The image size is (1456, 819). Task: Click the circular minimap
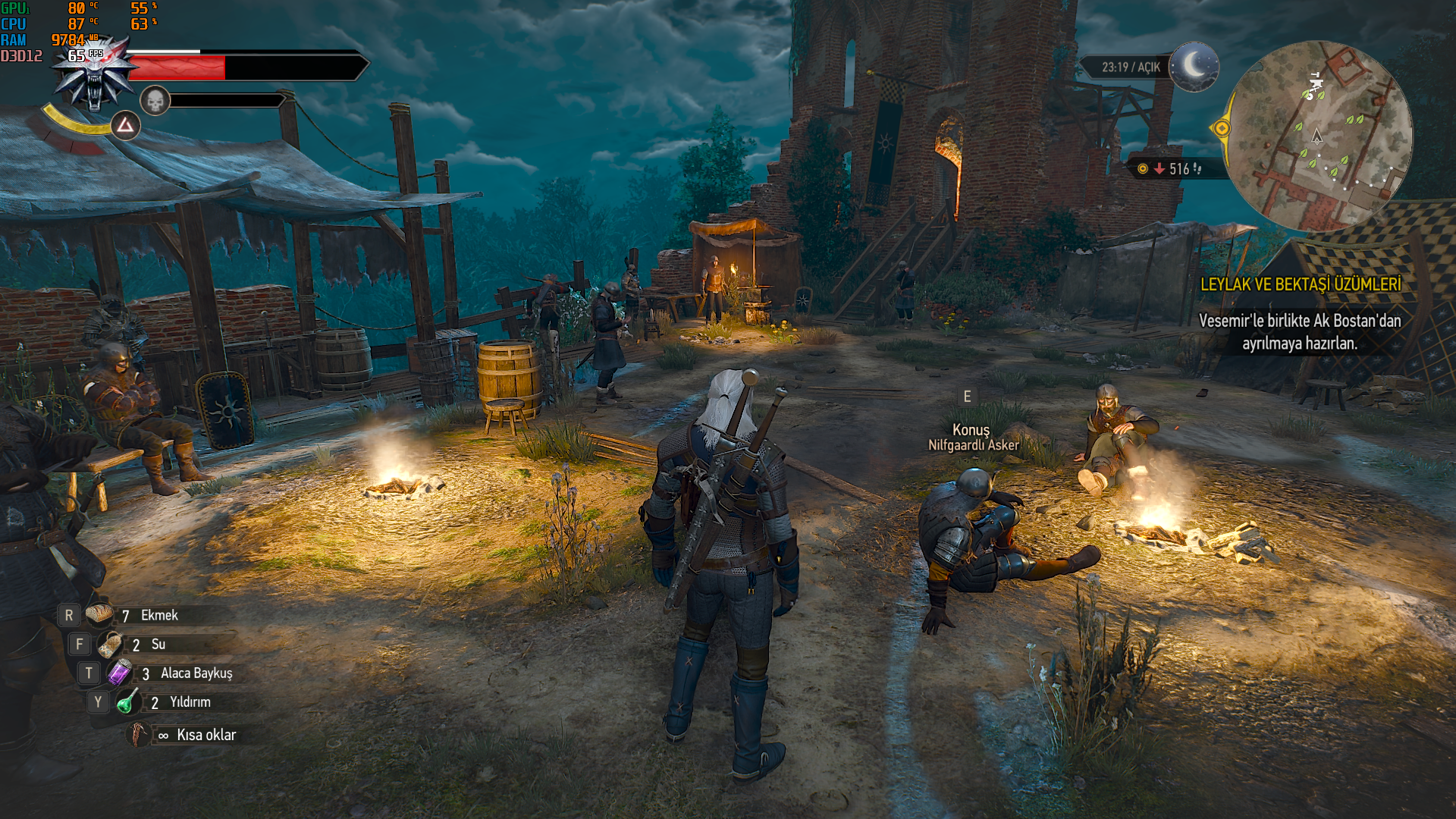coord(1318,136)
